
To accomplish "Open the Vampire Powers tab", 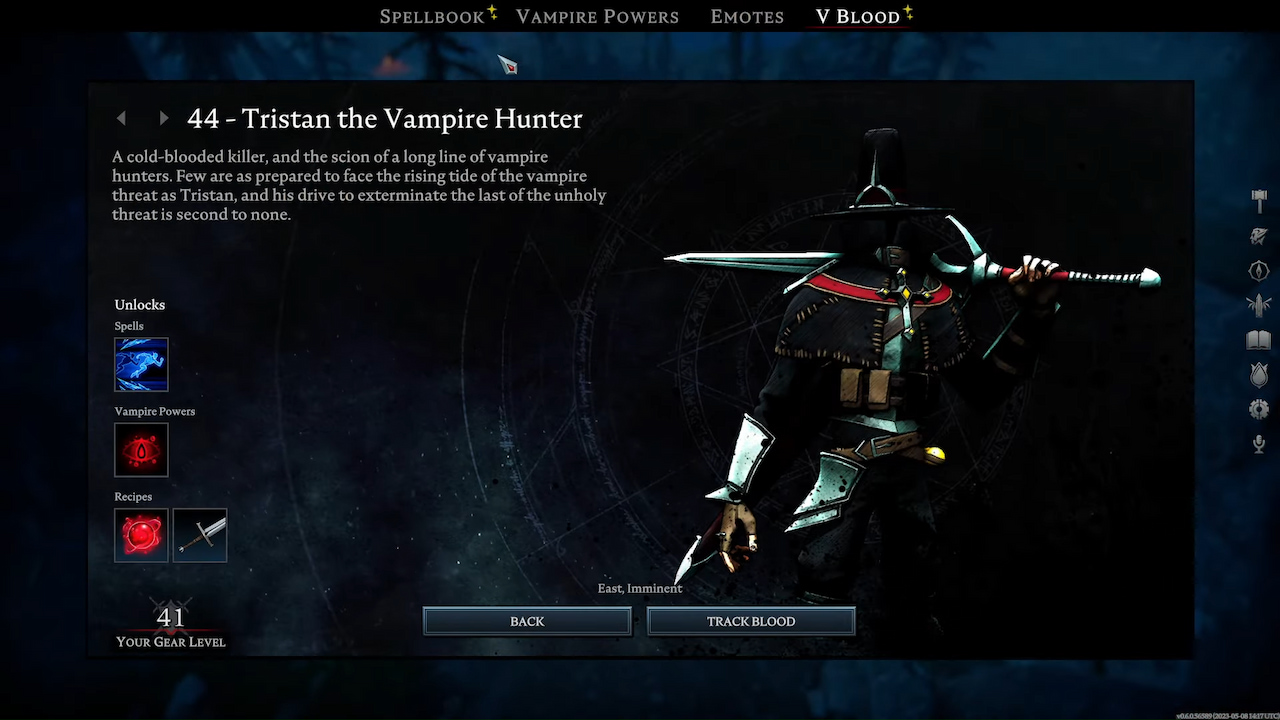I will click(x=597, y=17).
